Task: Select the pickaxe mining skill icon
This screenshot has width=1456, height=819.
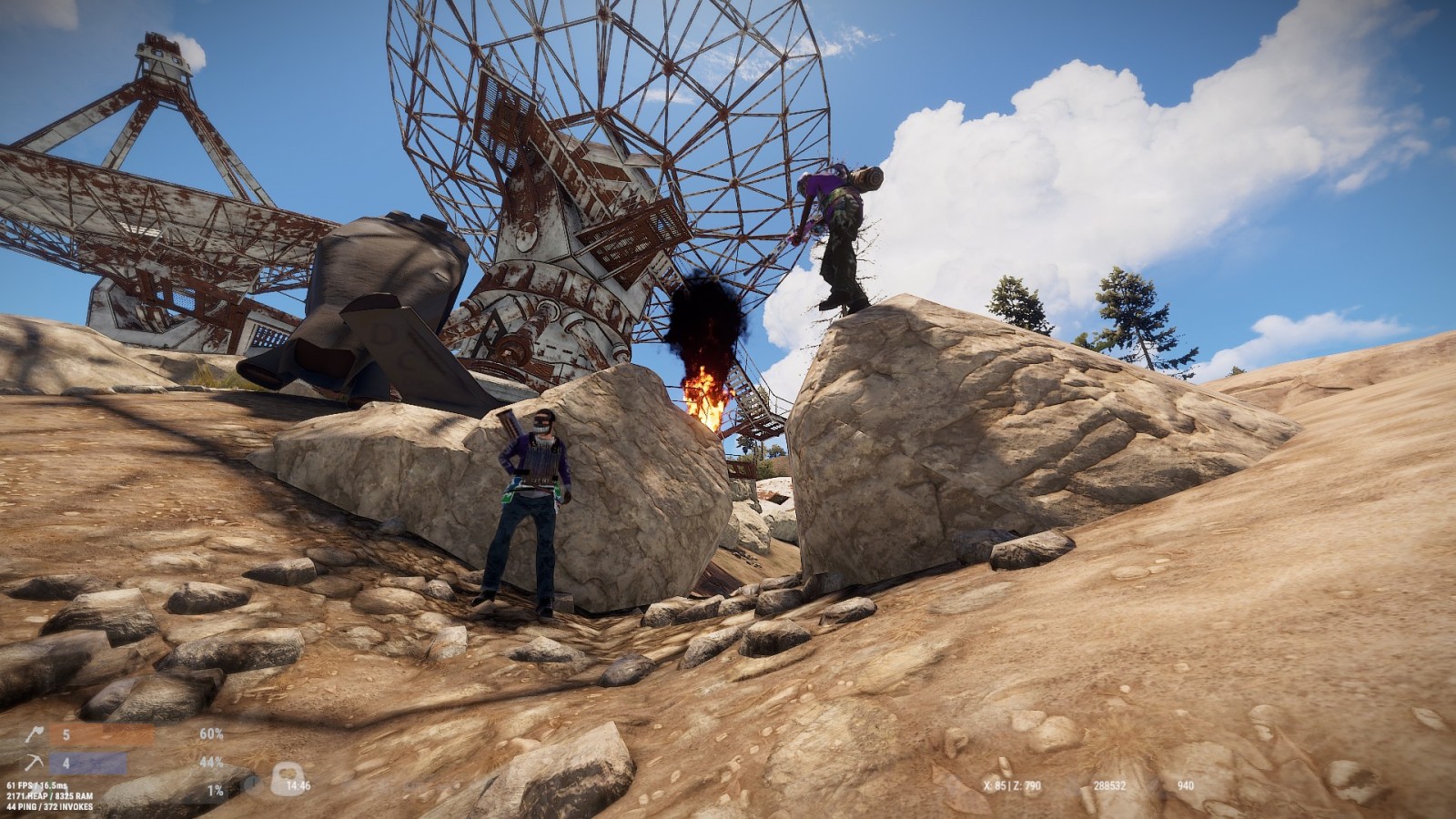Action: (x=34, y=763)
